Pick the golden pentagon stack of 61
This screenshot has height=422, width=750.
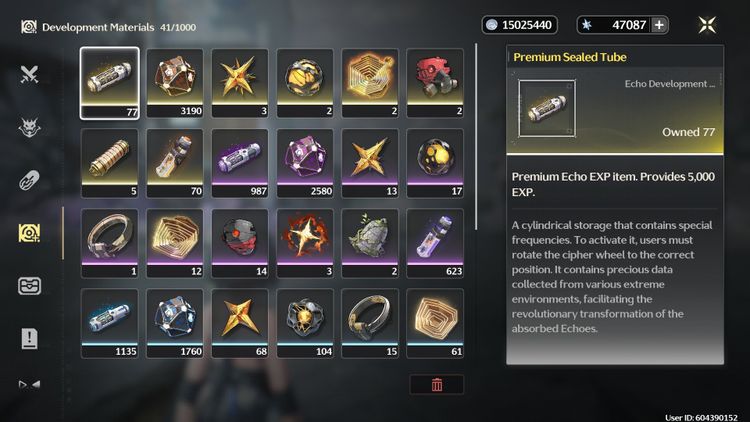click(x=435, y=323)
